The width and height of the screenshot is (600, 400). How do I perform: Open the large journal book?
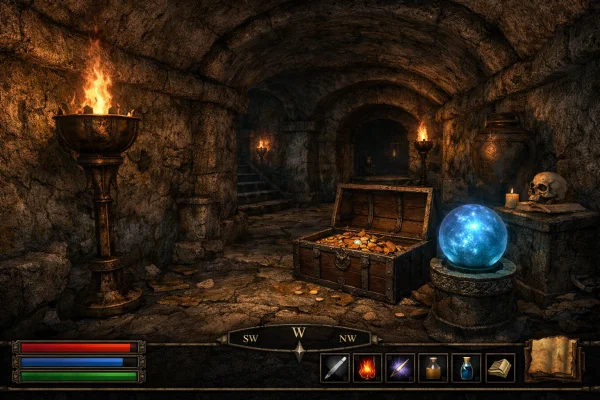click(x=553, y=359)
